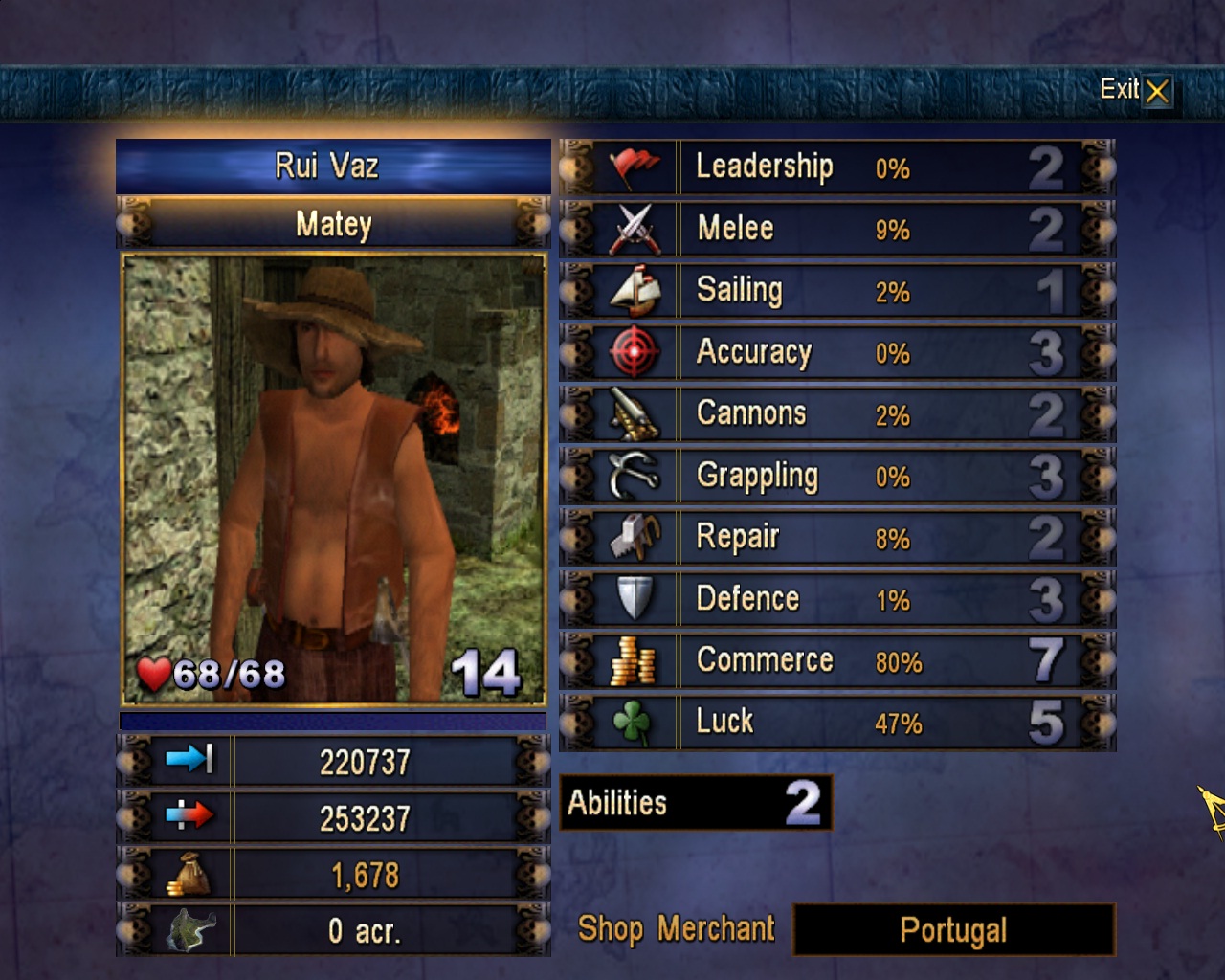Select the Leadership skill row
The image size is (1225, 980).
837,167
